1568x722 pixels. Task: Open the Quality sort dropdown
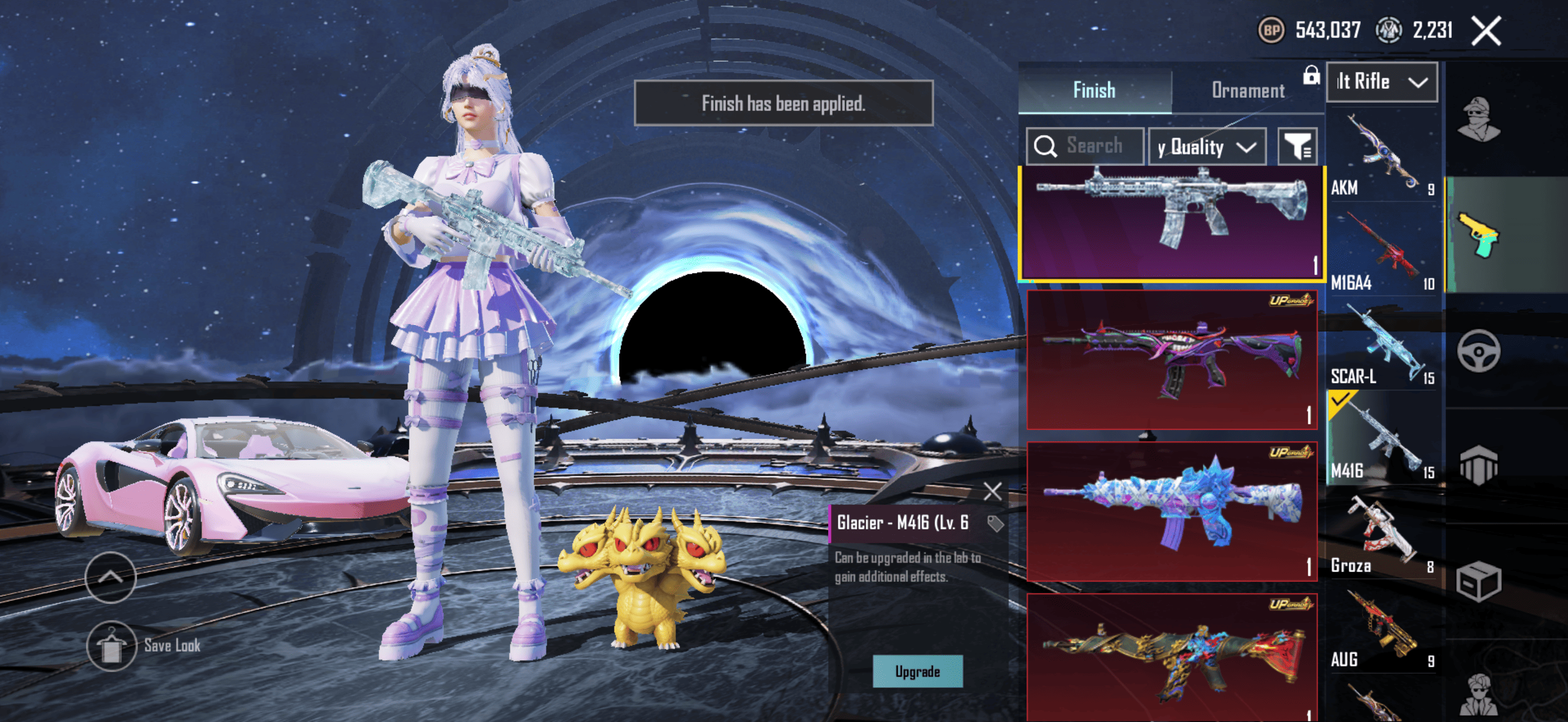[x=1207, y=147]
